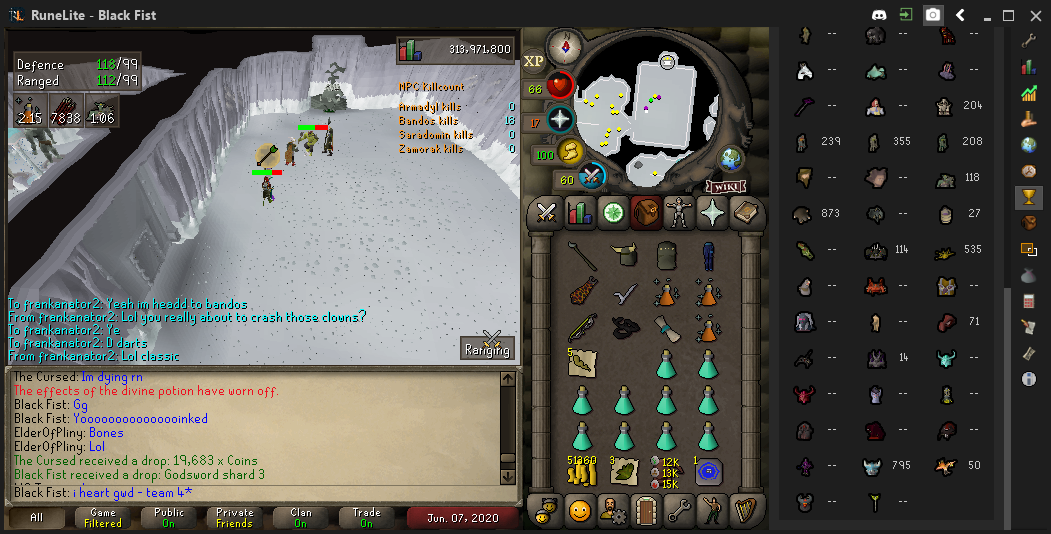Switch to the Skills tab
The height and width of the screenshot is (534, 1051).
(580, 212)
